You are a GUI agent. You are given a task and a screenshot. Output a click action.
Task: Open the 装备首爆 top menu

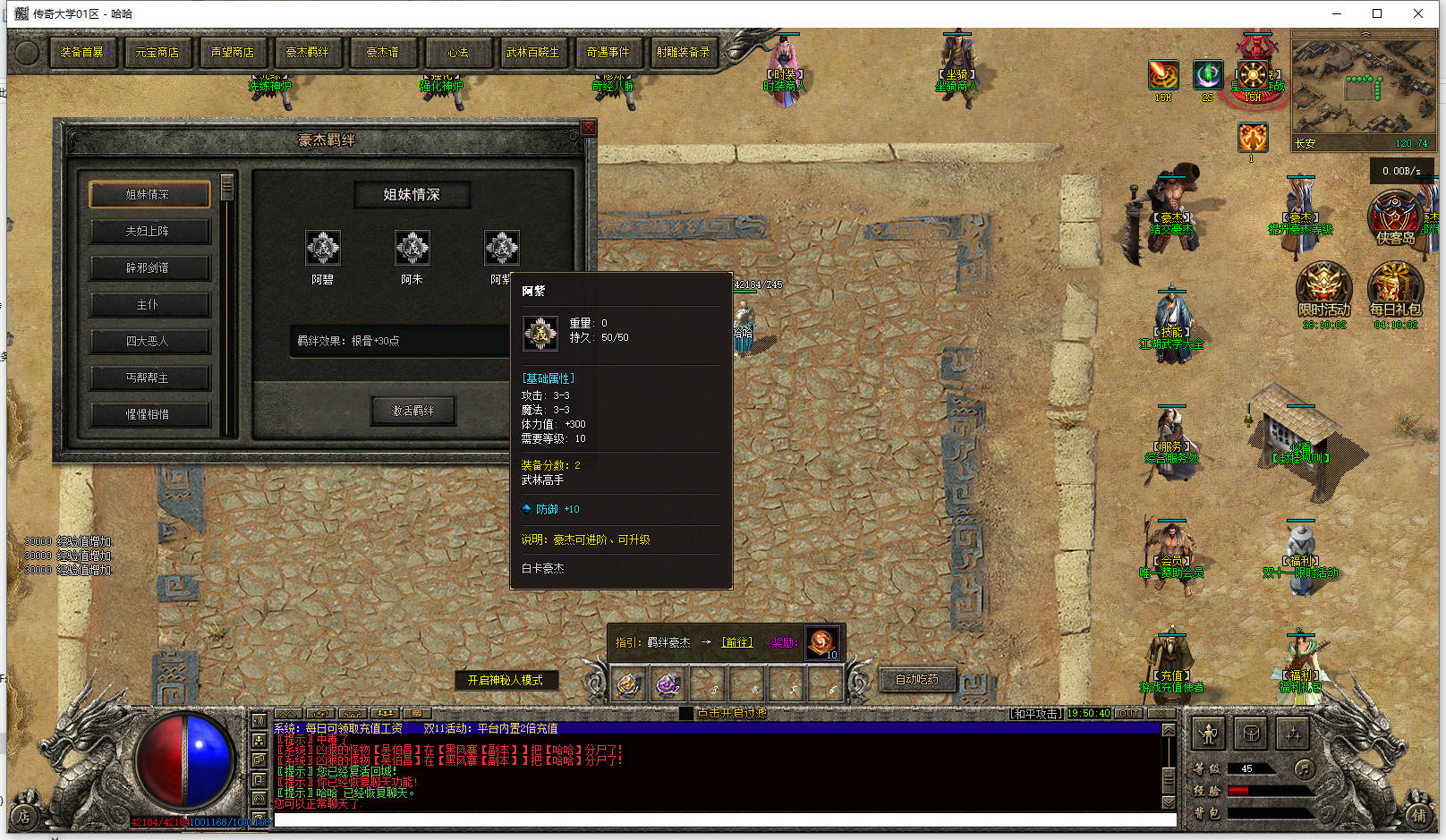82,53
